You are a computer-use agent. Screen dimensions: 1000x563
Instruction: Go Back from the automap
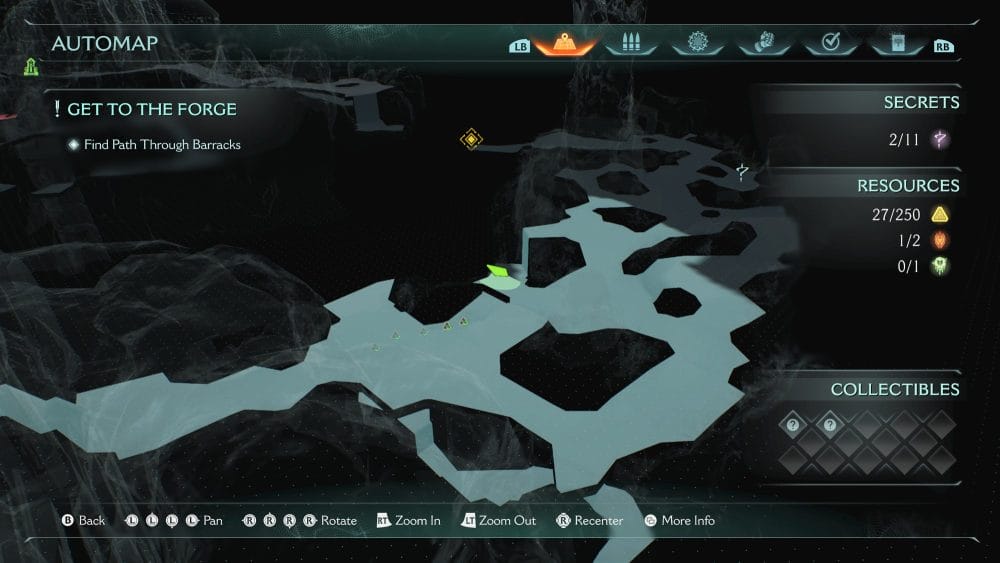coord(83,521)
